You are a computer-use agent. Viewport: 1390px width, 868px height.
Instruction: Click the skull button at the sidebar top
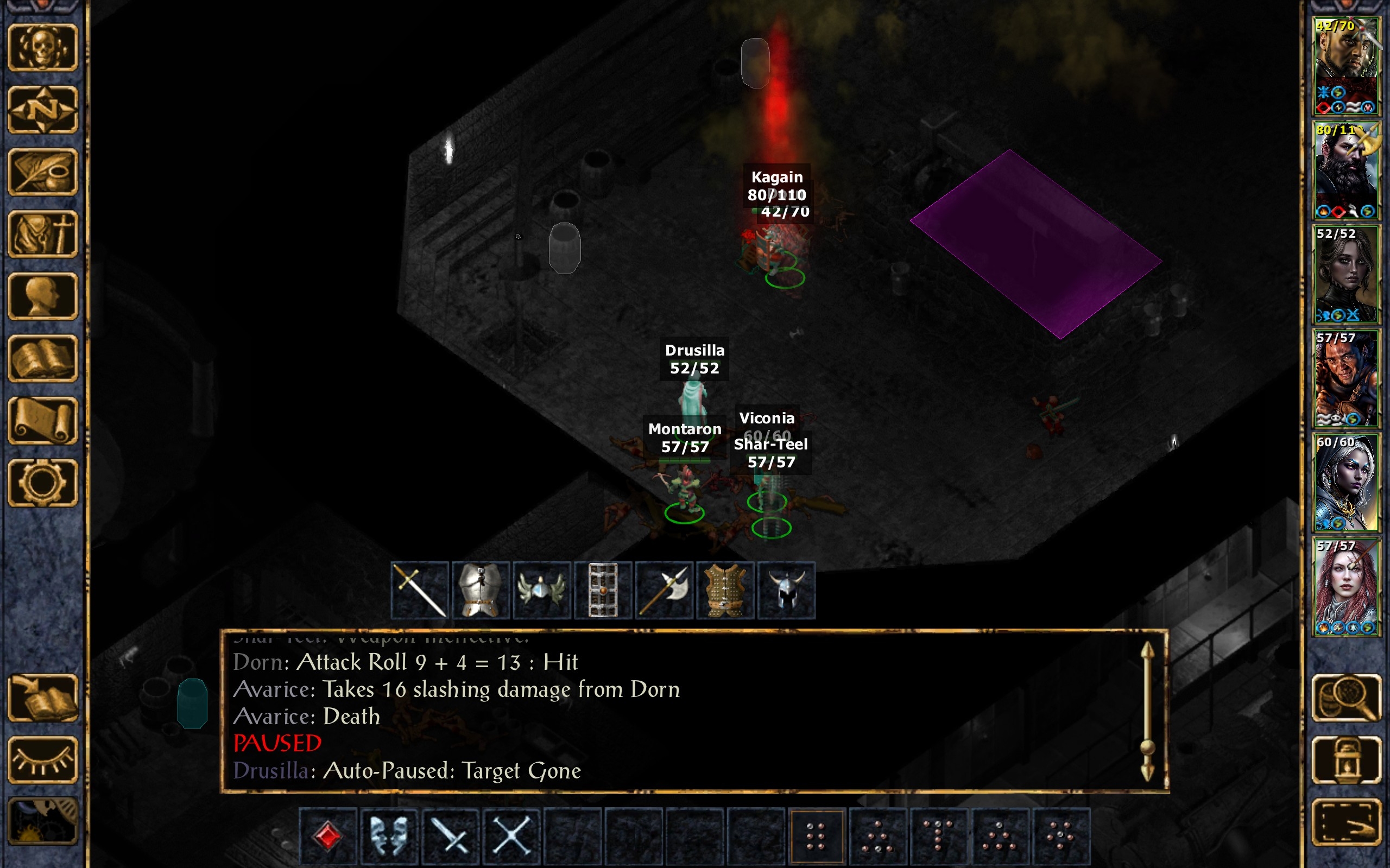[43, 48]
